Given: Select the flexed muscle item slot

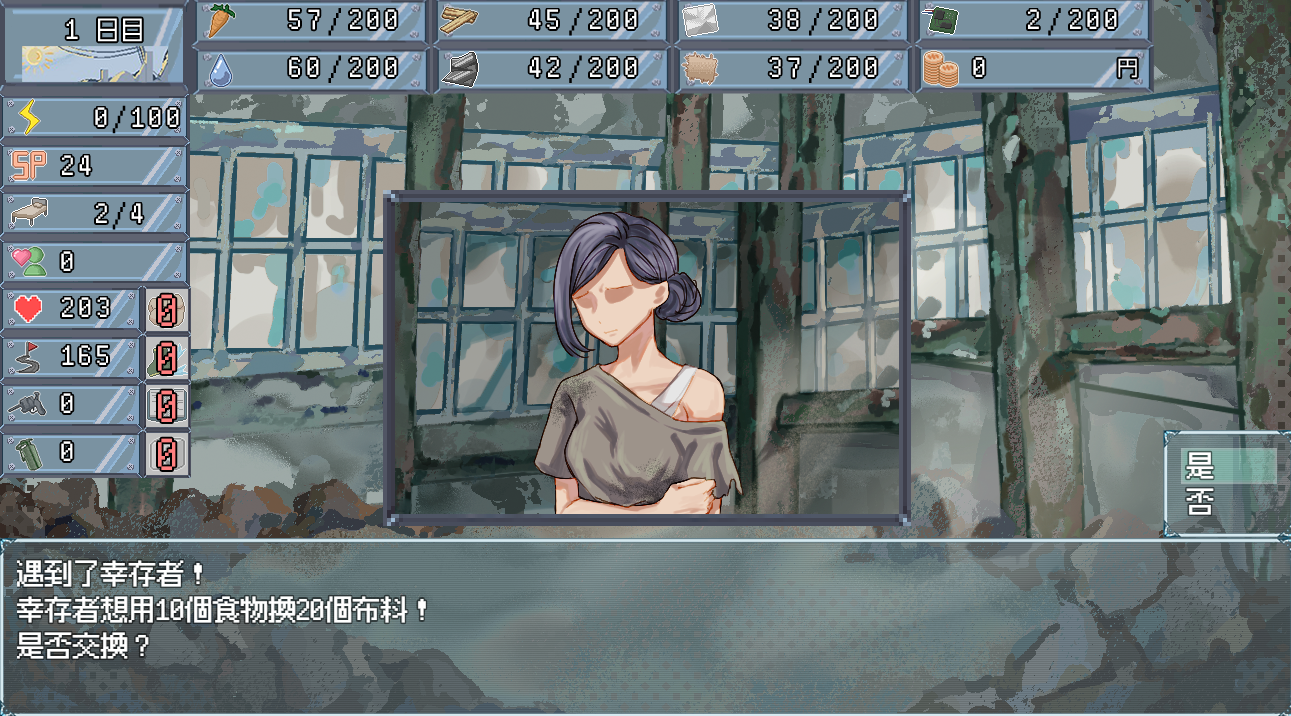Looking at the screenshot, I should tap(167, 310).
